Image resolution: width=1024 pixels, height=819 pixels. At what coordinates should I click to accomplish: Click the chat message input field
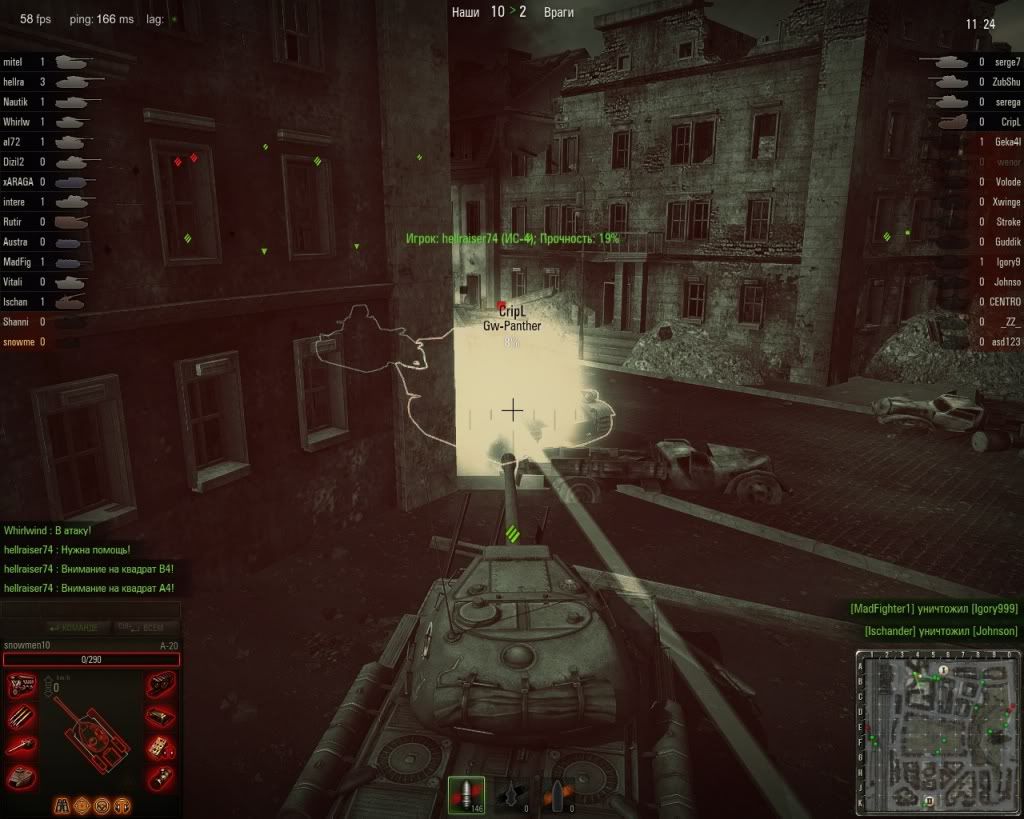click(90, 609)
